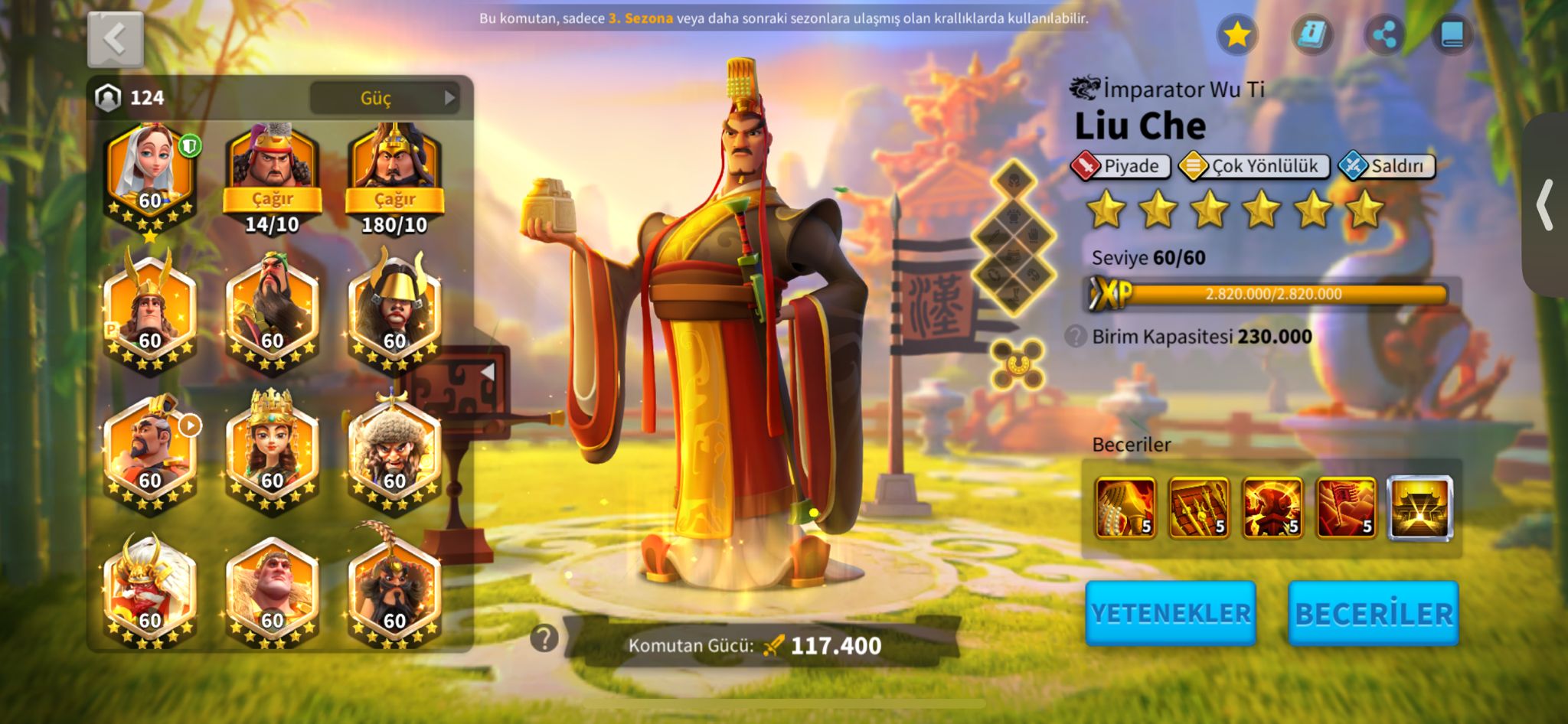1568x724 pixels.
Task: Share this commander via share icon
Action: pyautogui.click(x=1384, y=34)
